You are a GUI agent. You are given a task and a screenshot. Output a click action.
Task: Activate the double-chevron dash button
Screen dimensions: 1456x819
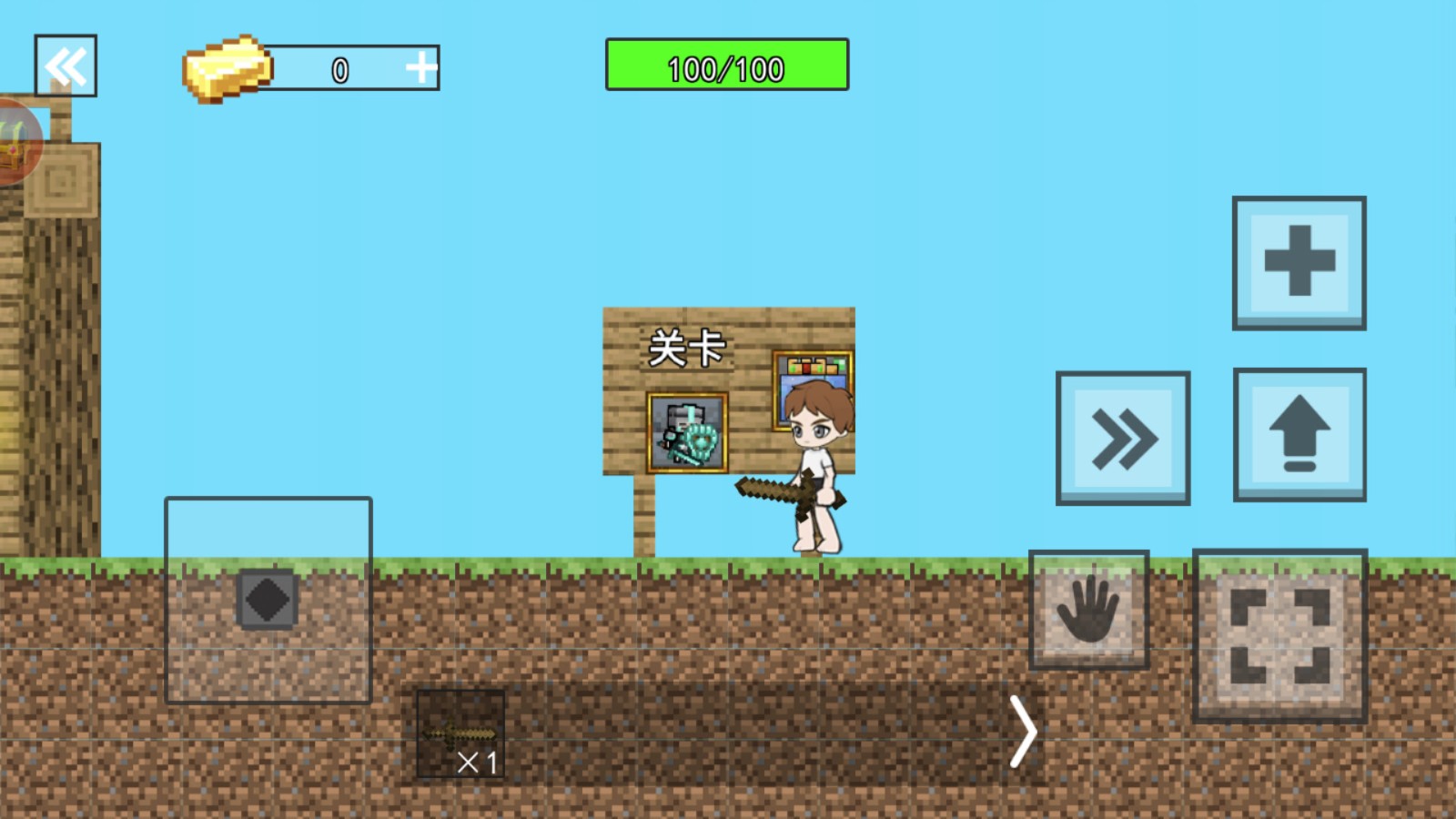point(1123,439)
